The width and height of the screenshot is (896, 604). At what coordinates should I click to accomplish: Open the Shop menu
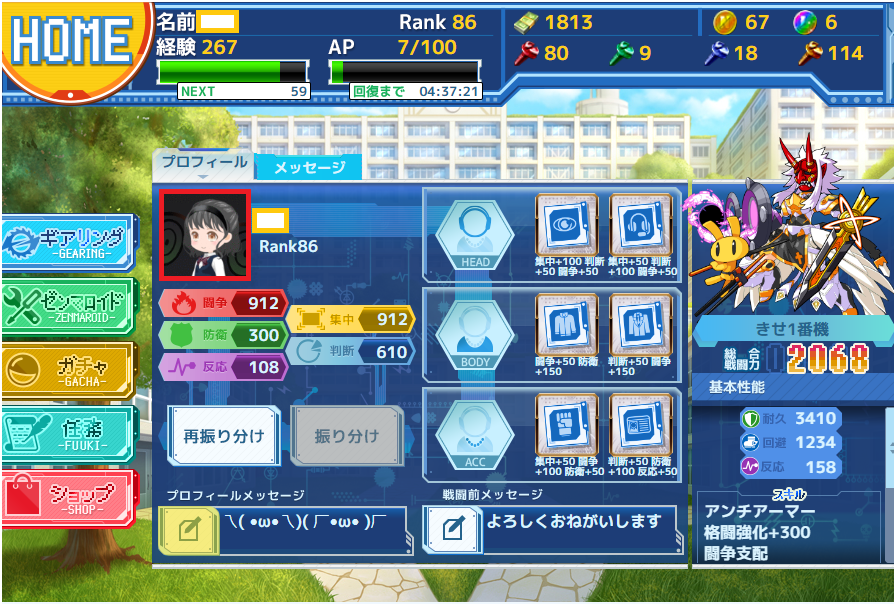(x=67, y=499)
